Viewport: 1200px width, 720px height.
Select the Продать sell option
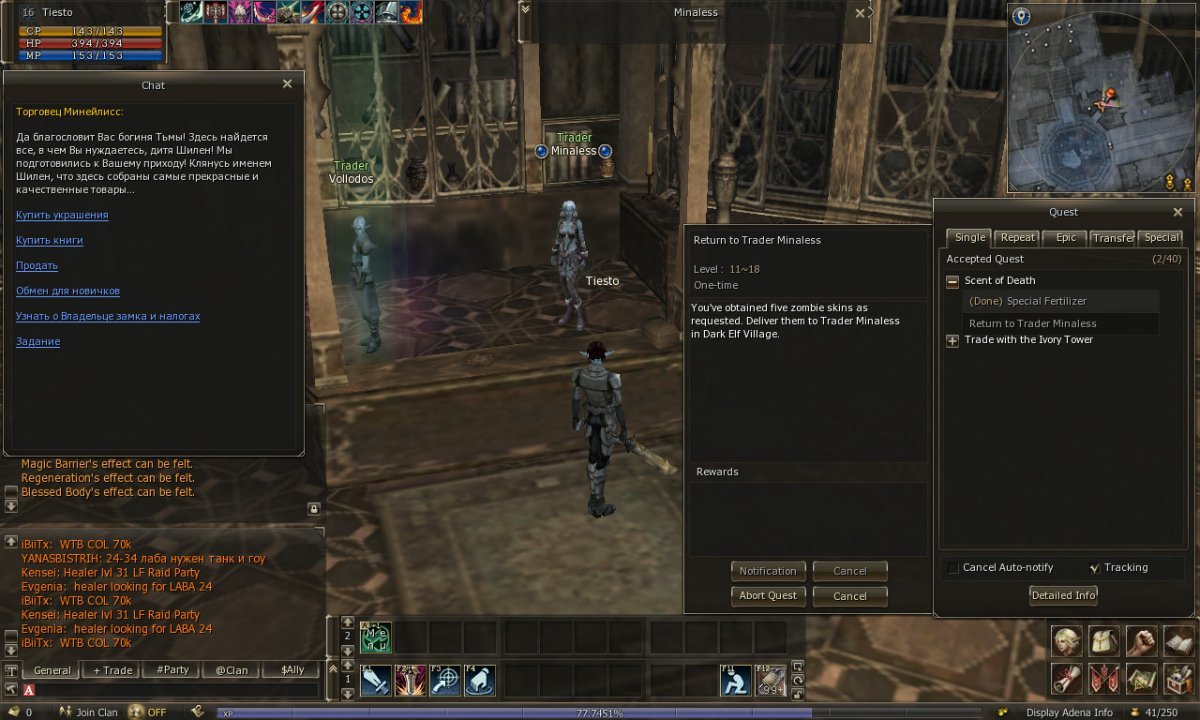[x=37, y=266]
